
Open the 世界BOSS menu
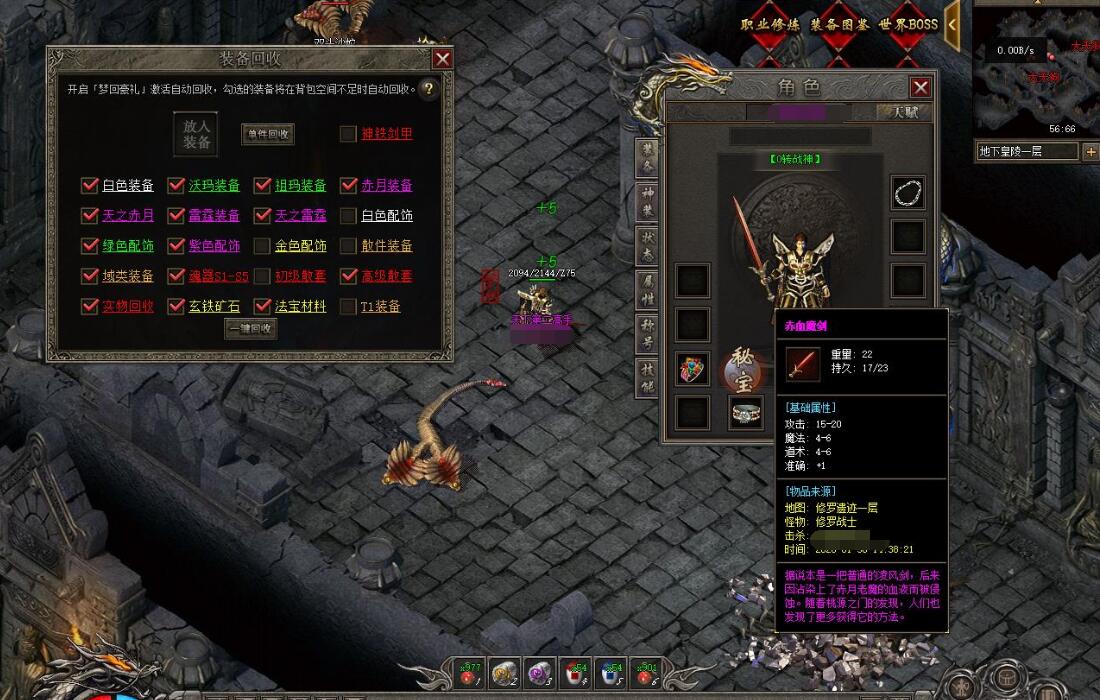coord(908,24)
